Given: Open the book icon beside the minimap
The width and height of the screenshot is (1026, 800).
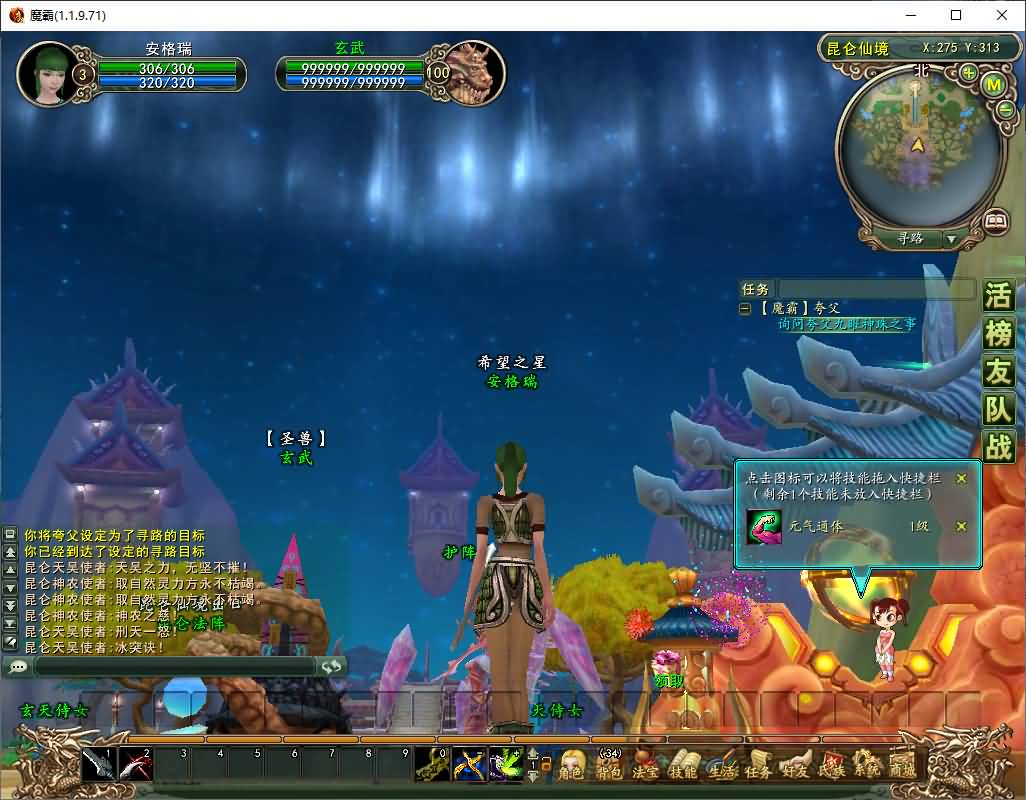Looking at the screenshot, I should [995, 222].
